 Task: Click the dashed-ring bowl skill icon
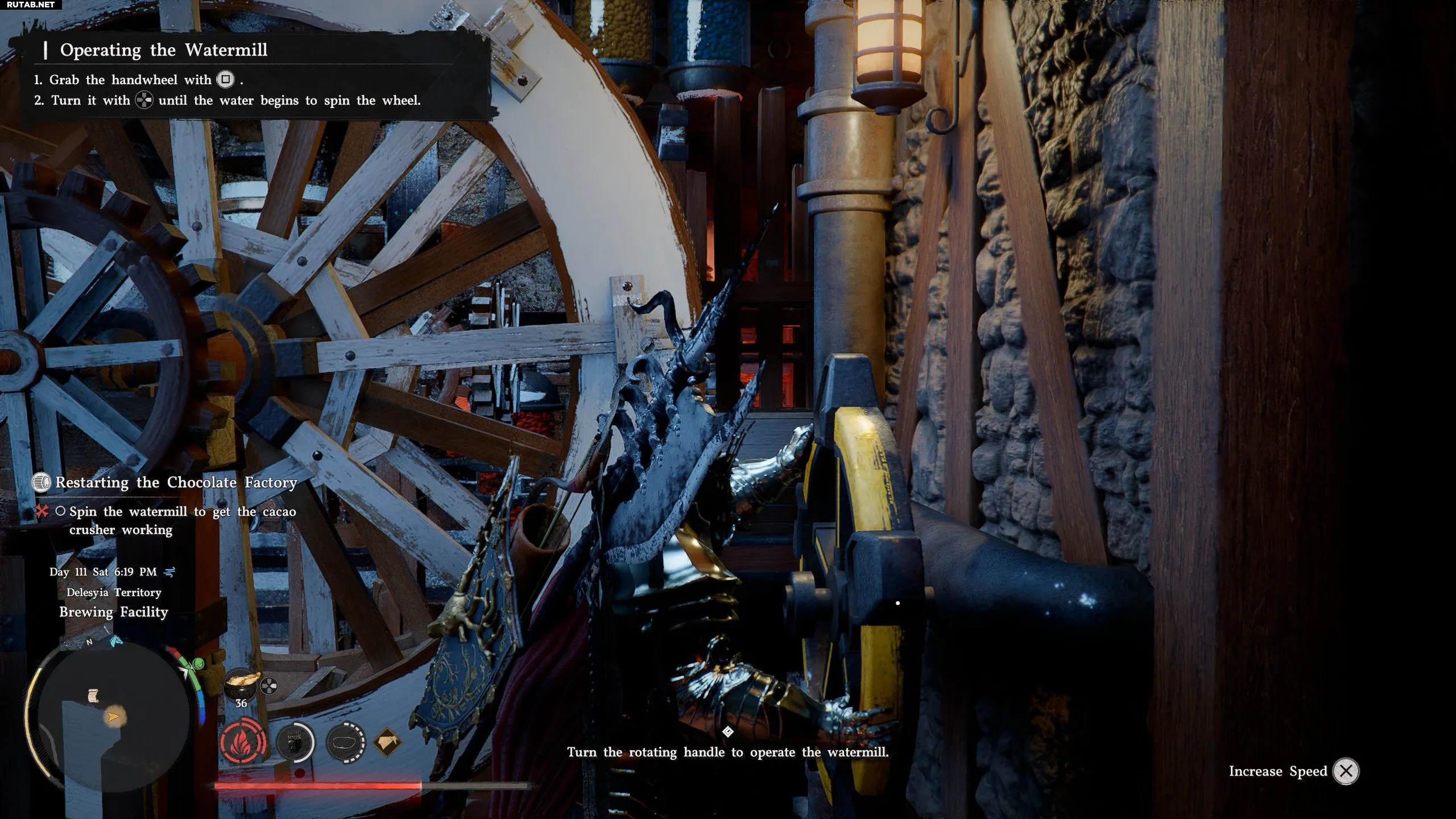pos(346,743)
